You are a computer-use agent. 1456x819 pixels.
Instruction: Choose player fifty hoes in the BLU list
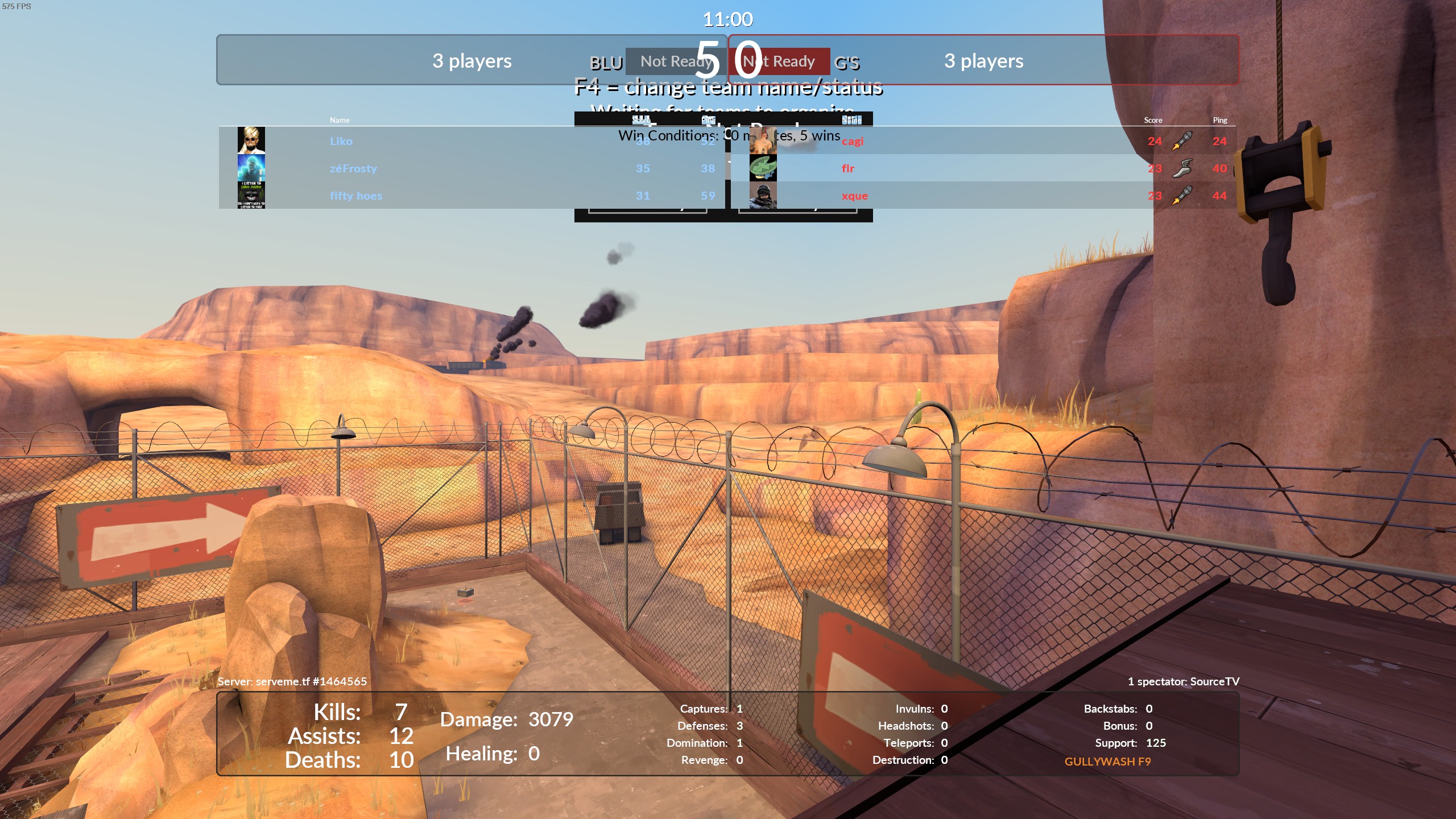(356, 196)
